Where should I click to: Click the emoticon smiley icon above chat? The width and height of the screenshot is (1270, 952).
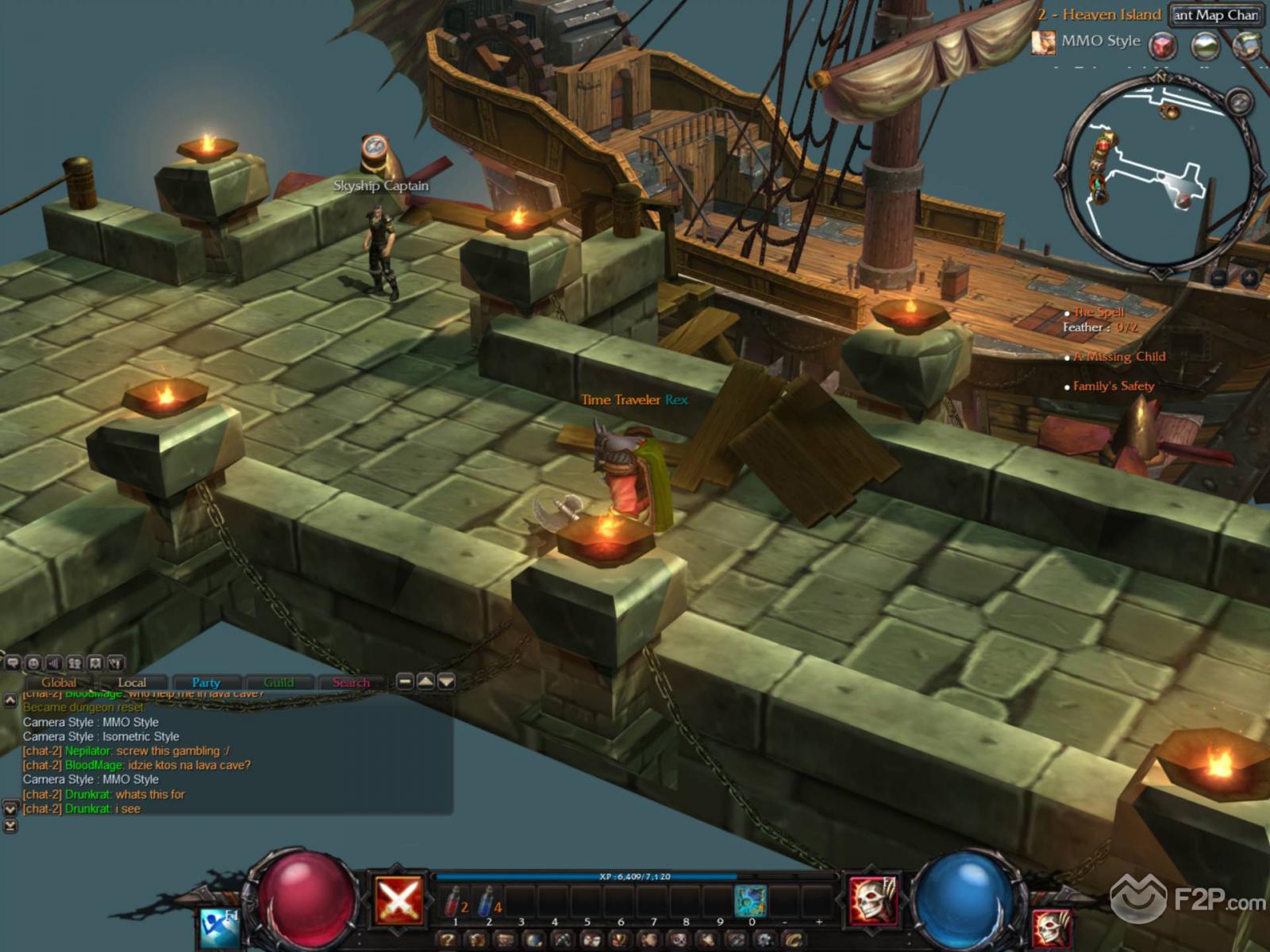click(33, 663)
